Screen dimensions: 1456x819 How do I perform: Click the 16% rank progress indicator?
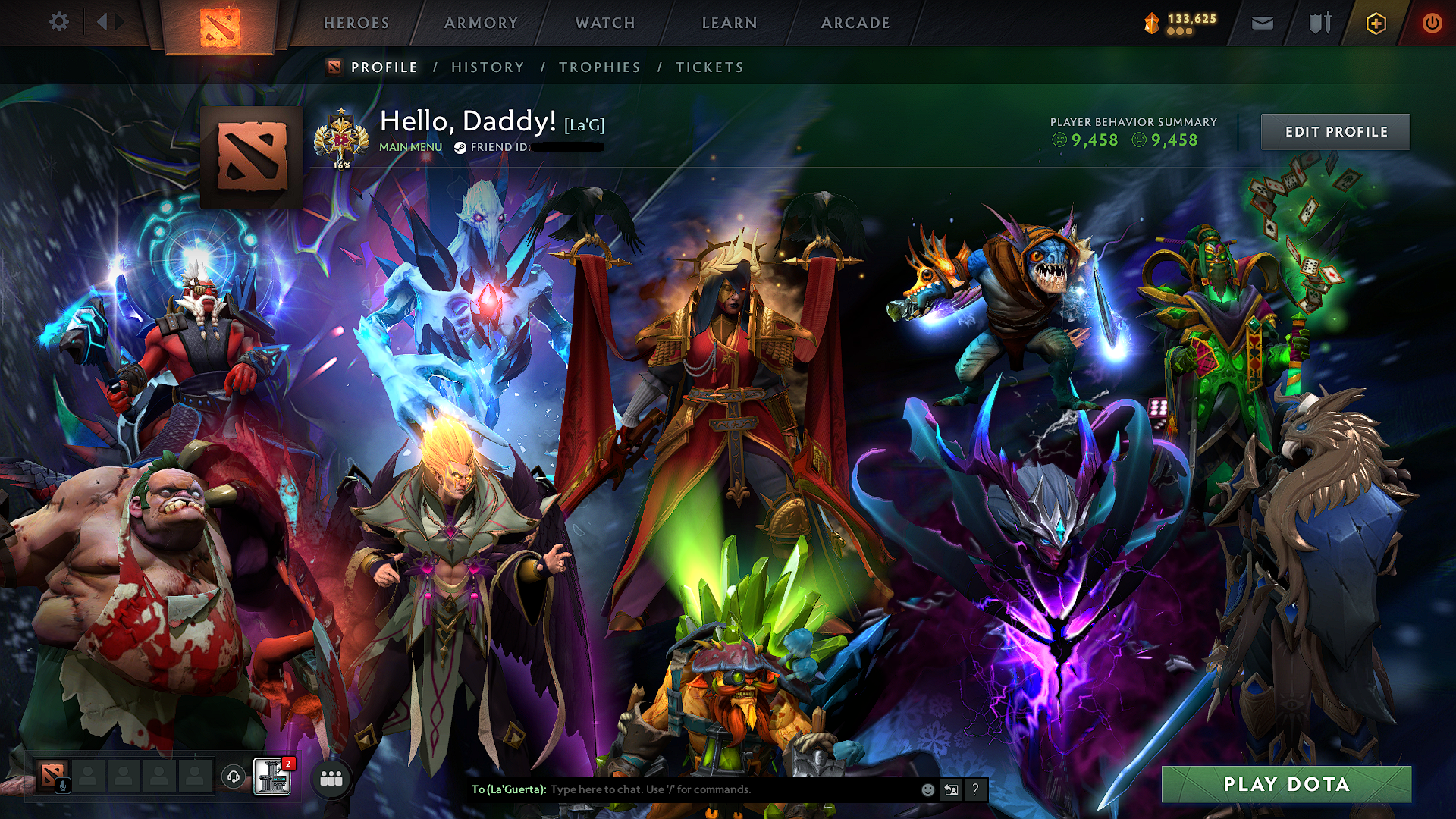[341, 164]
